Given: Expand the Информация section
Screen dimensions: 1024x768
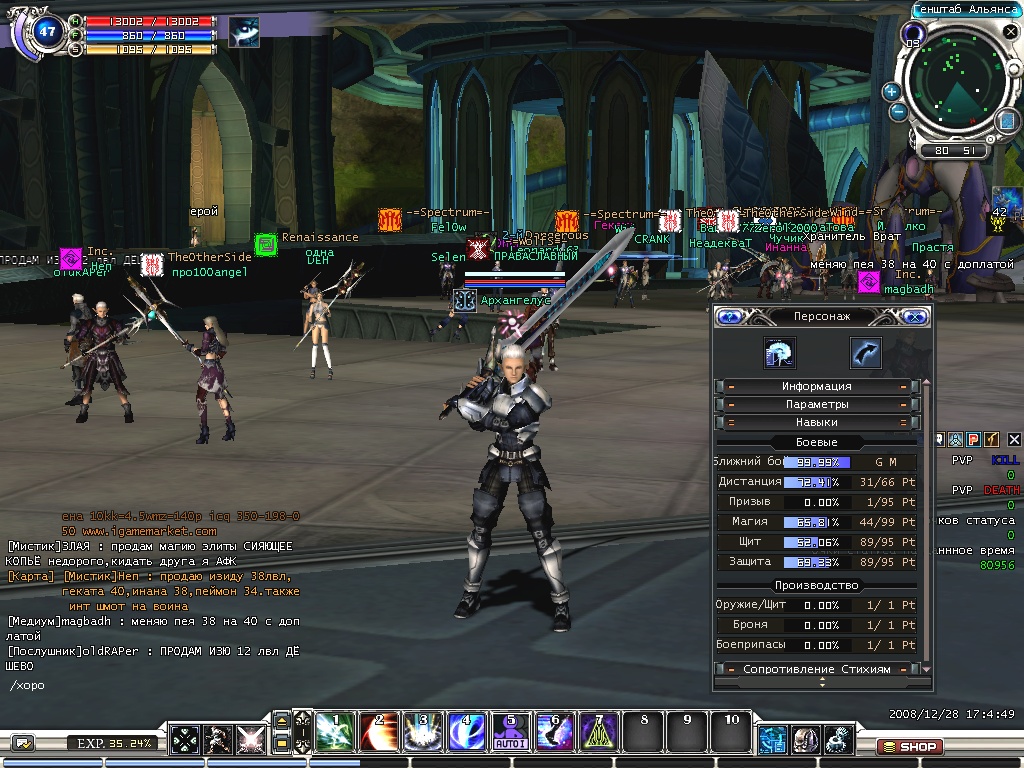Looking at the screenshot, I should tap(816, 386).
